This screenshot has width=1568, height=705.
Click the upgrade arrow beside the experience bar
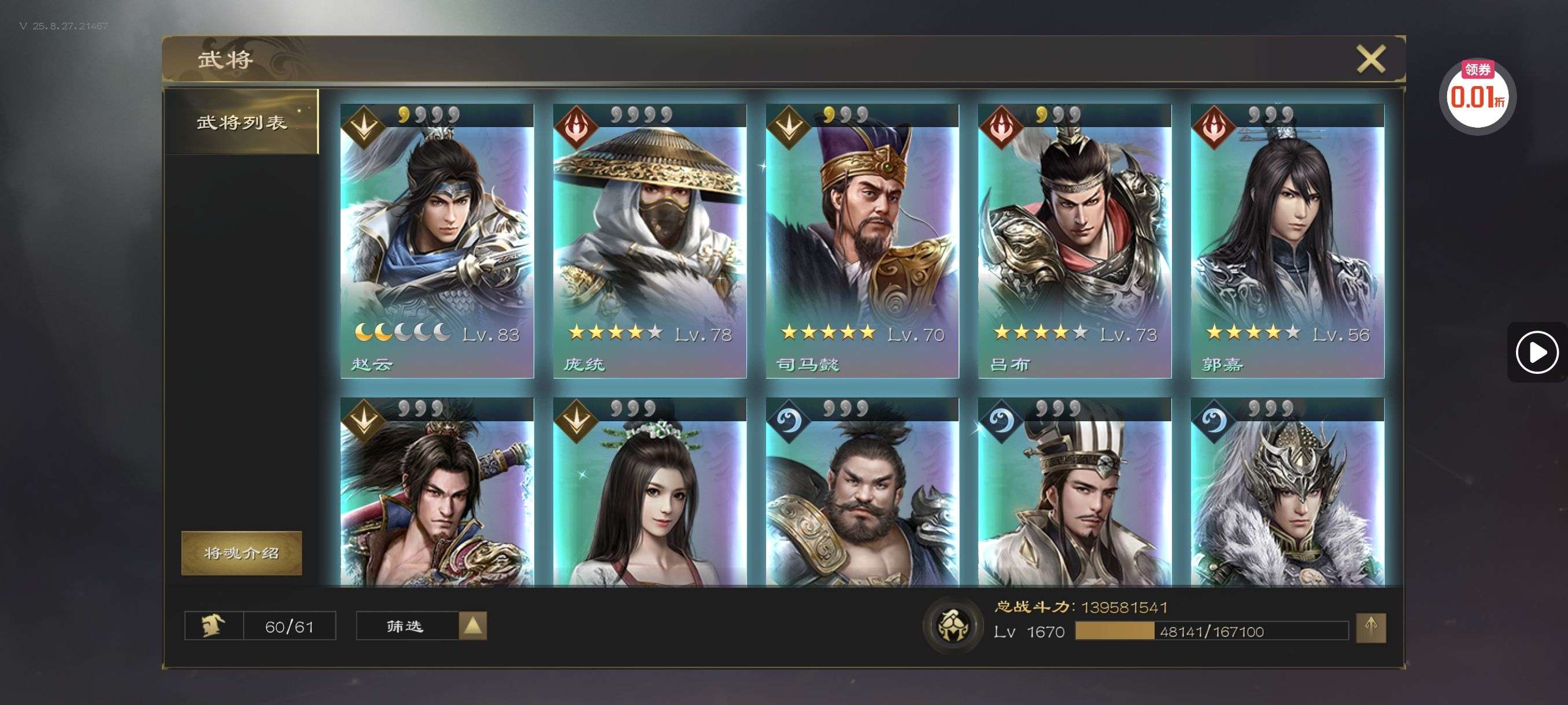tap(1370, 627)
